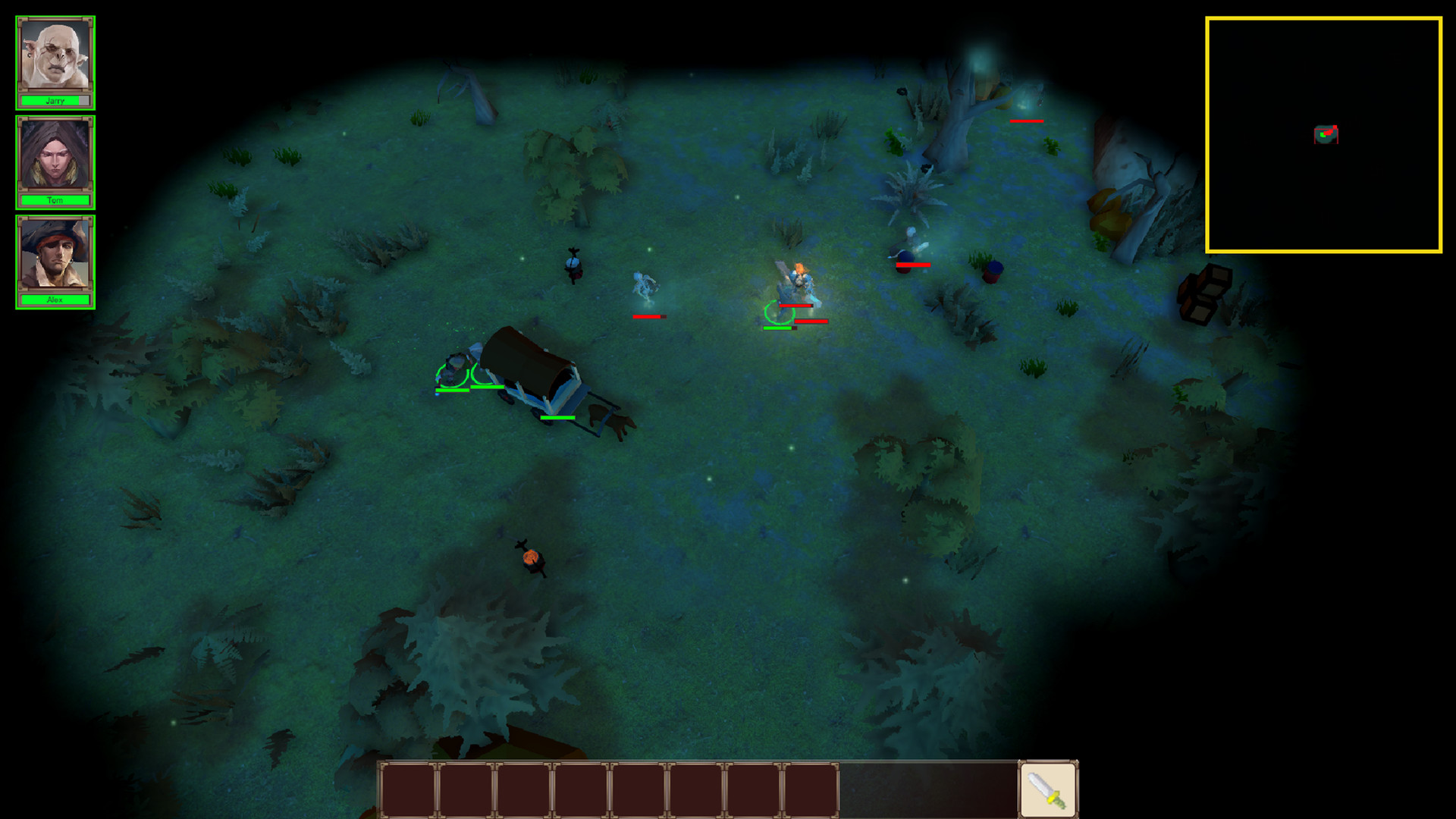1456x819 pixels.
Task: Select the last empty hotbar slot
Action: coord(810,789)
